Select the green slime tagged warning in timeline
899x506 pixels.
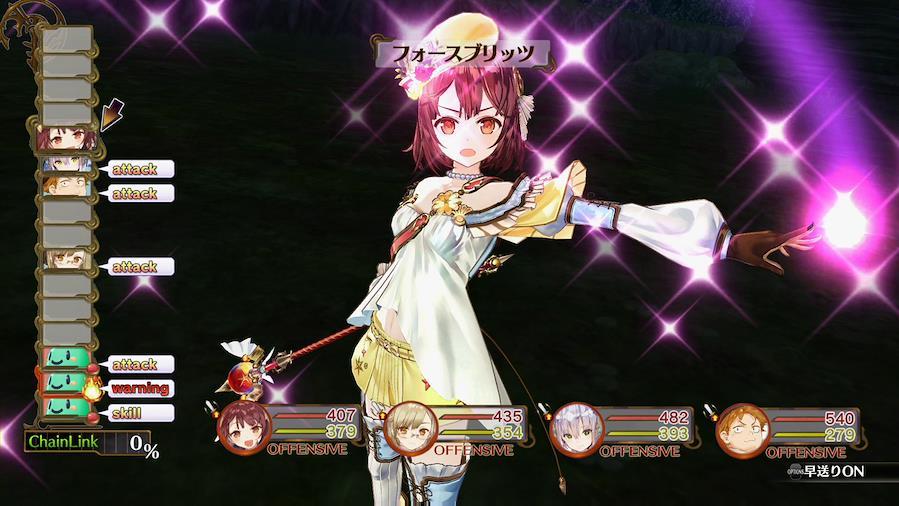point(66,385)
